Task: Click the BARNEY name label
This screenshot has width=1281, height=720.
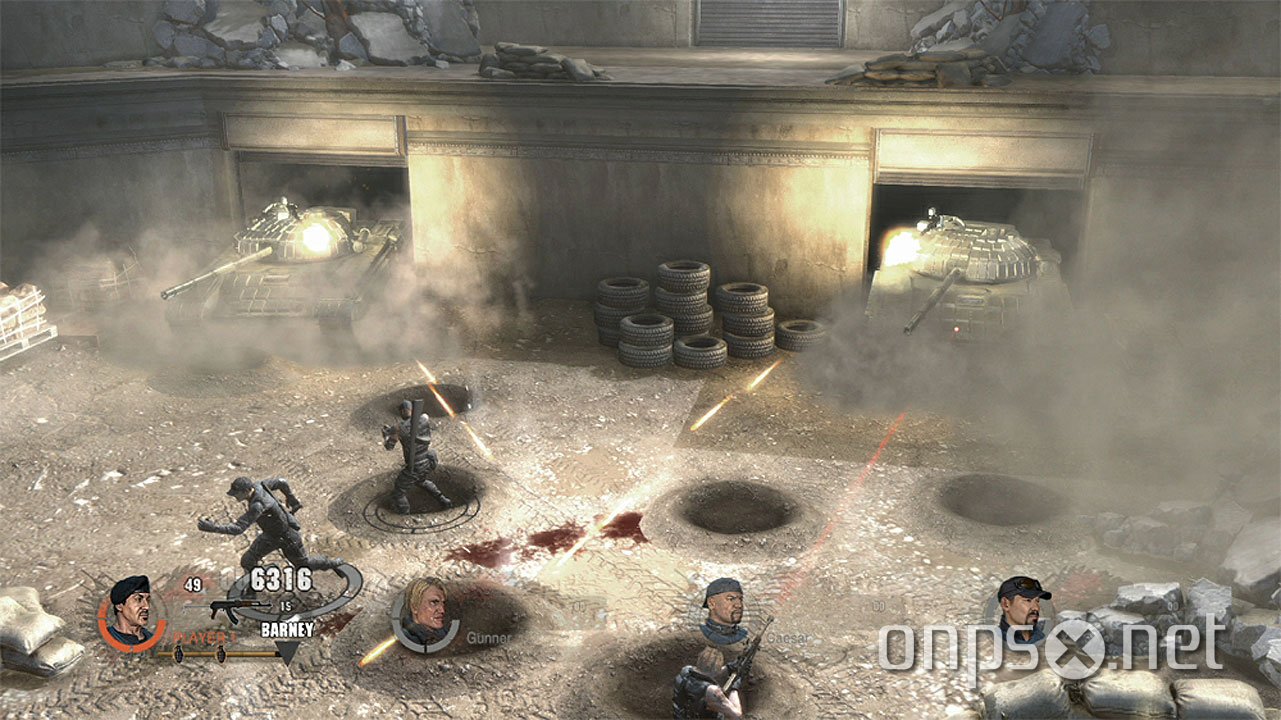Action: (x=287, y=629)
